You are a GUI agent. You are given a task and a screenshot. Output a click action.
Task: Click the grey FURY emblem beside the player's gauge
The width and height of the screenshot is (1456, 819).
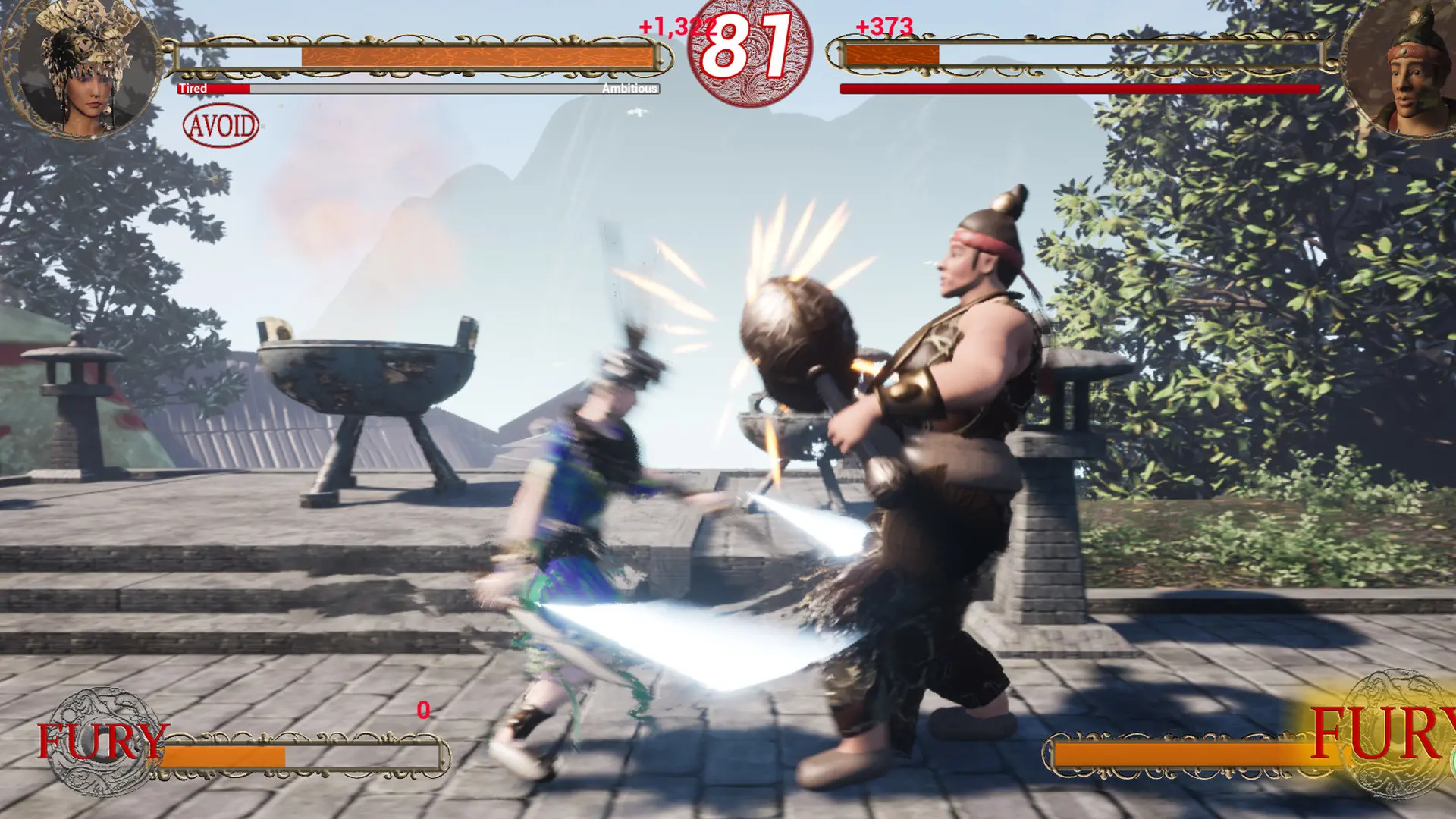(x=104, y=741)
